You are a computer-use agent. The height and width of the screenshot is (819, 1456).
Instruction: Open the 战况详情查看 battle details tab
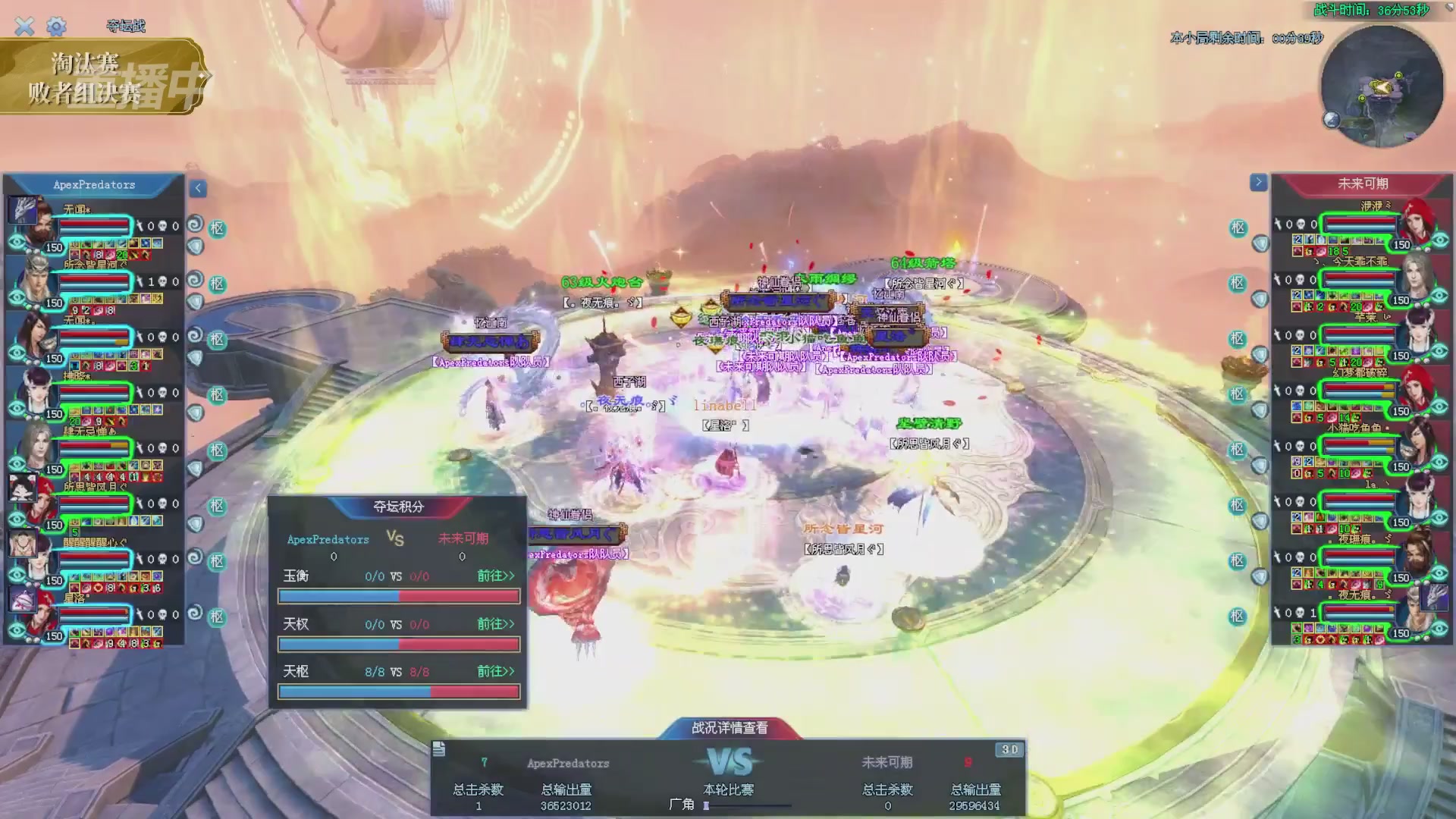730,728
